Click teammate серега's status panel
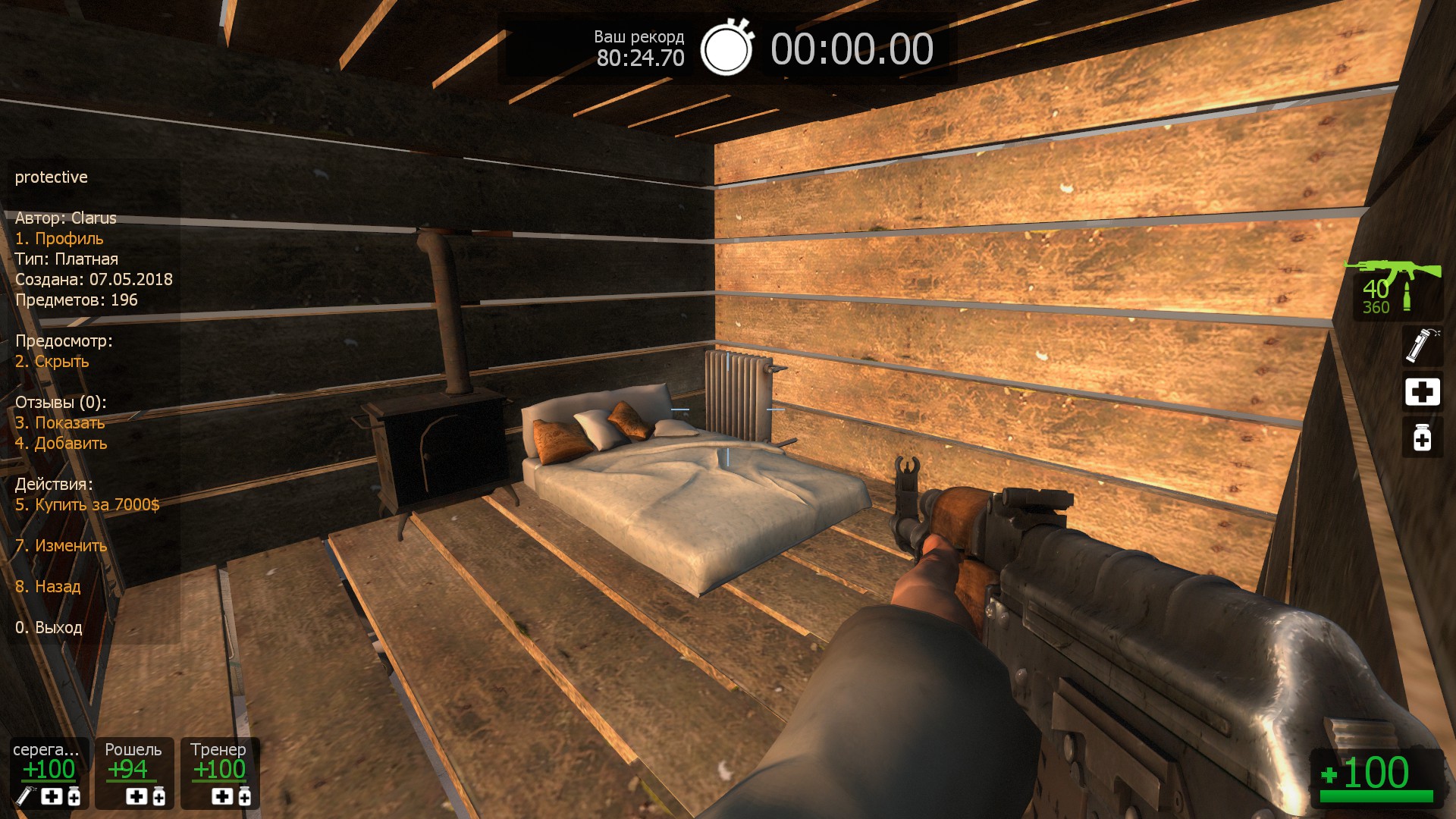 [49, 773]
